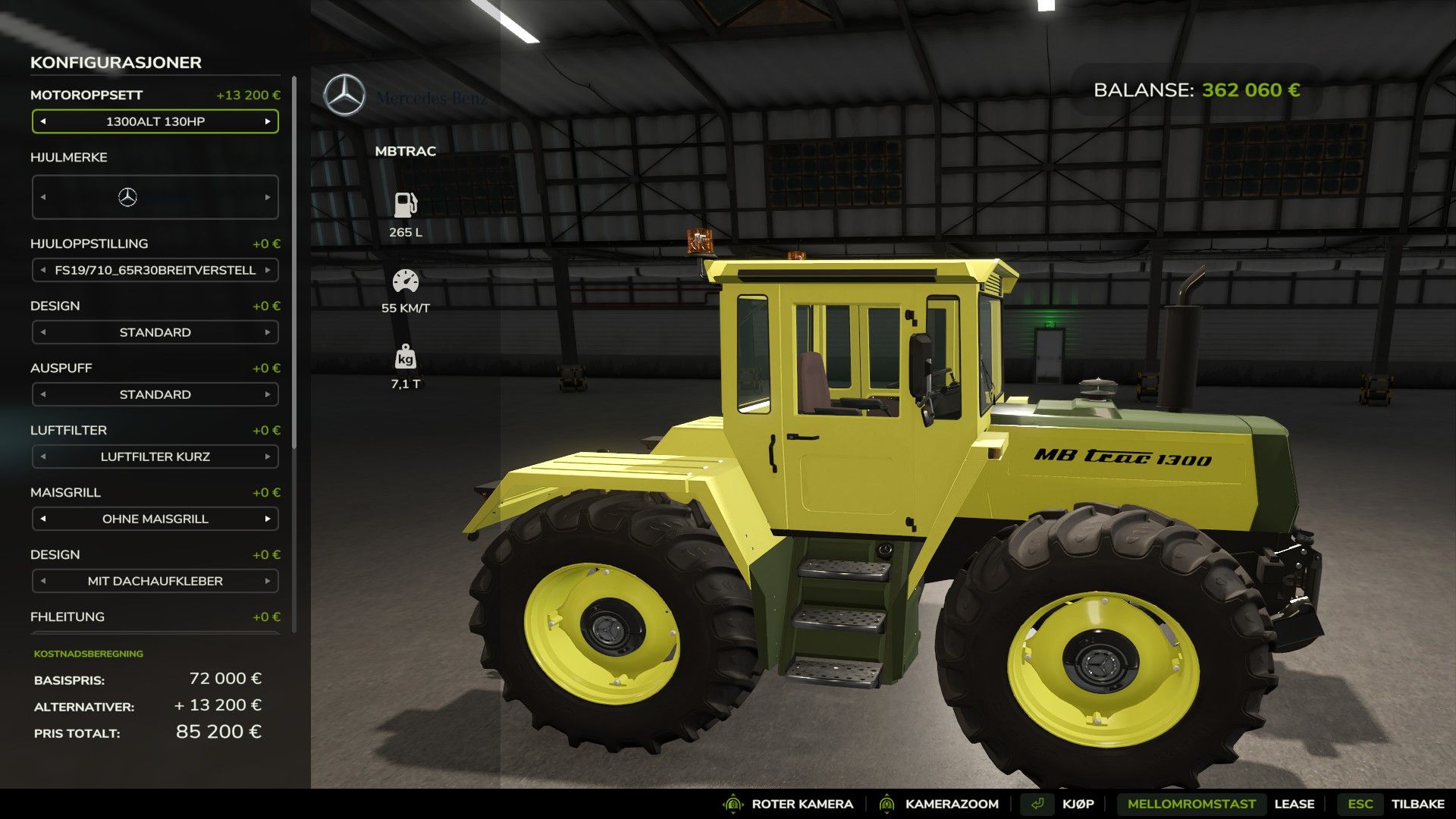Viewport: 1456px width, 819px height.
Task: Go to previous Hjuloppstilling wheel setup
Action: pyautogui.click(x=43, y=270)
